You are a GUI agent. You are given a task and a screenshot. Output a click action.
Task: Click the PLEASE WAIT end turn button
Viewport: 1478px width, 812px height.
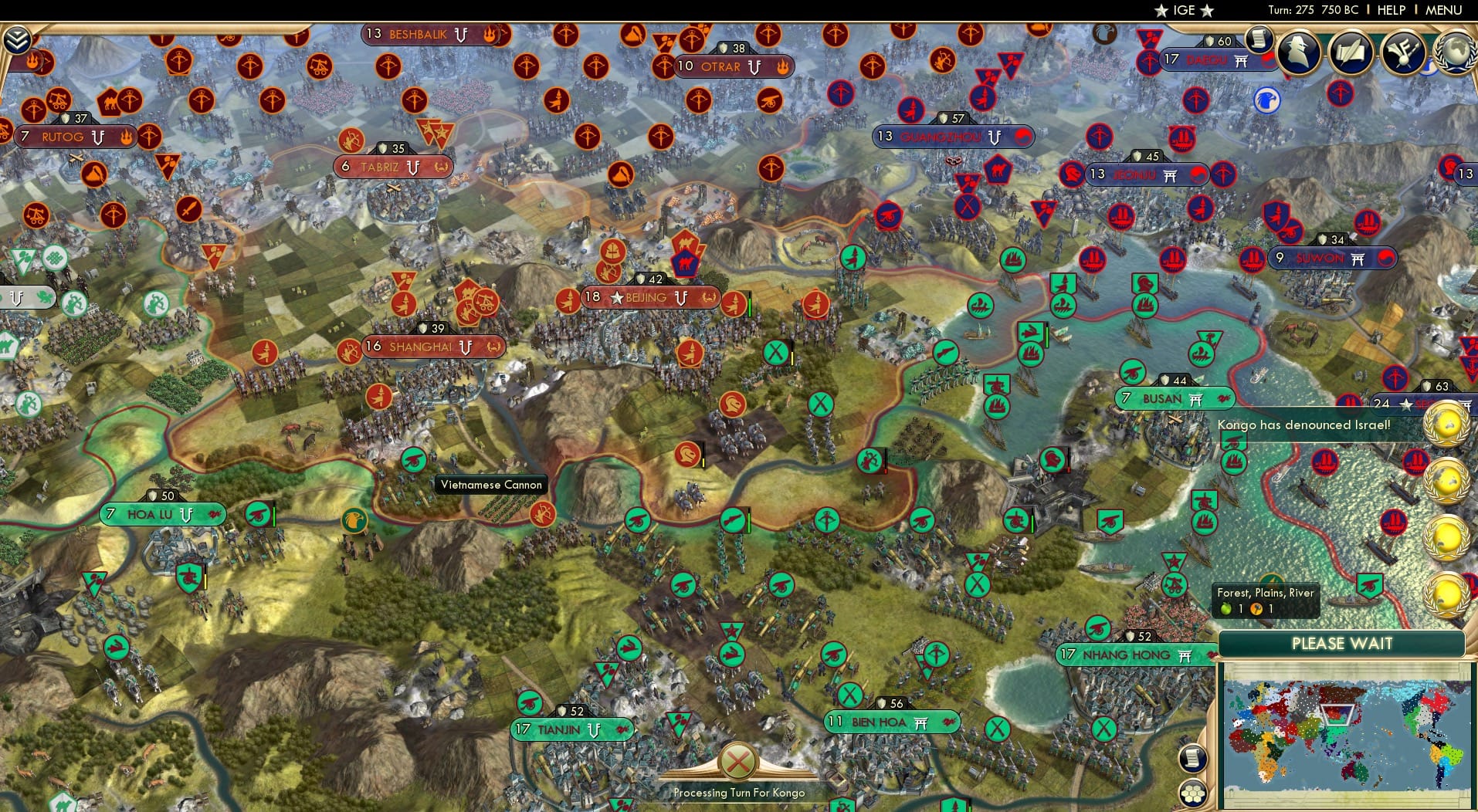click(1342, 643)
